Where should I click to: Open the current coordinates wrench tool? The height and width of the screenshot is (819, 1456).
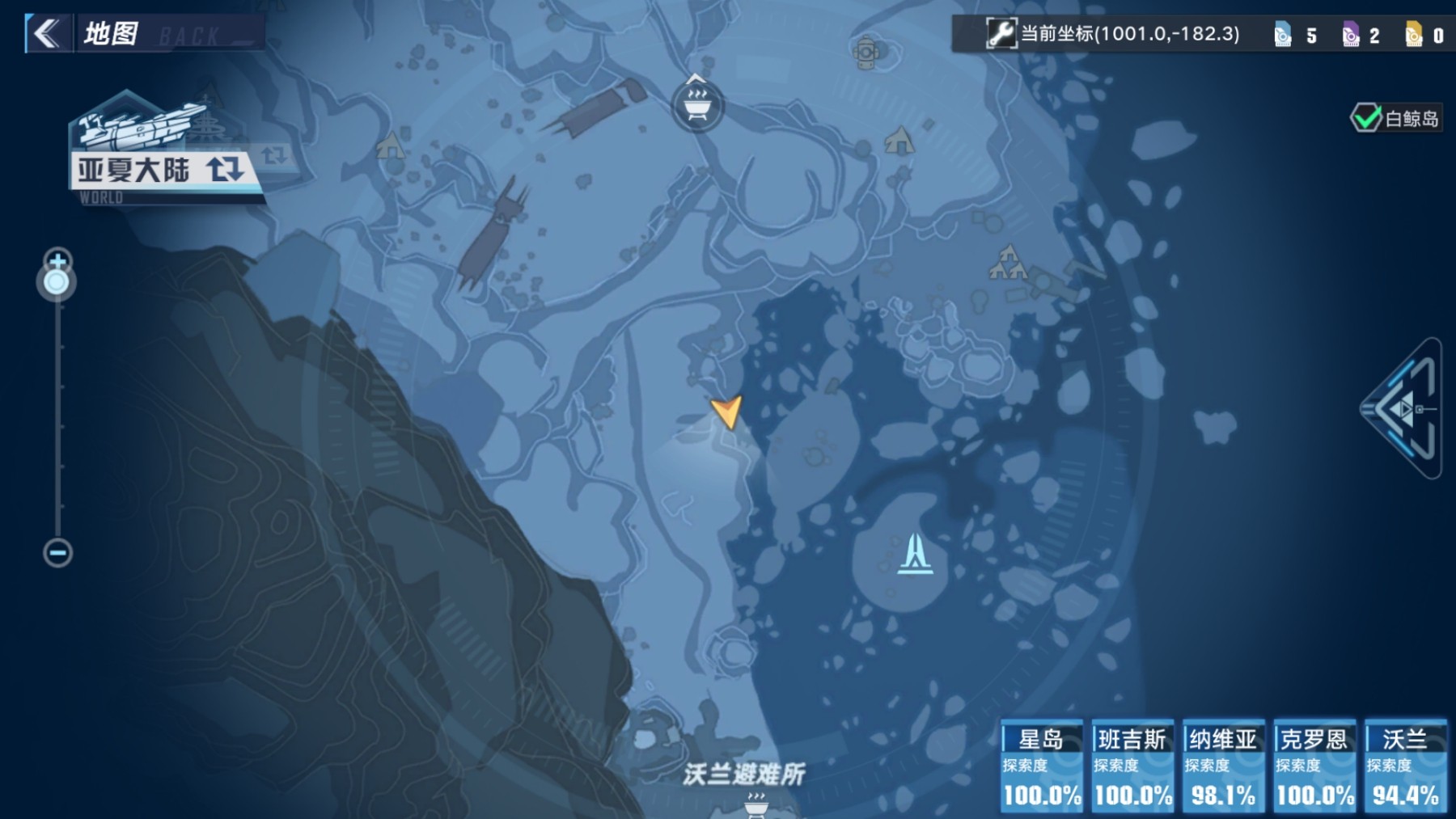click(1001, 34)
